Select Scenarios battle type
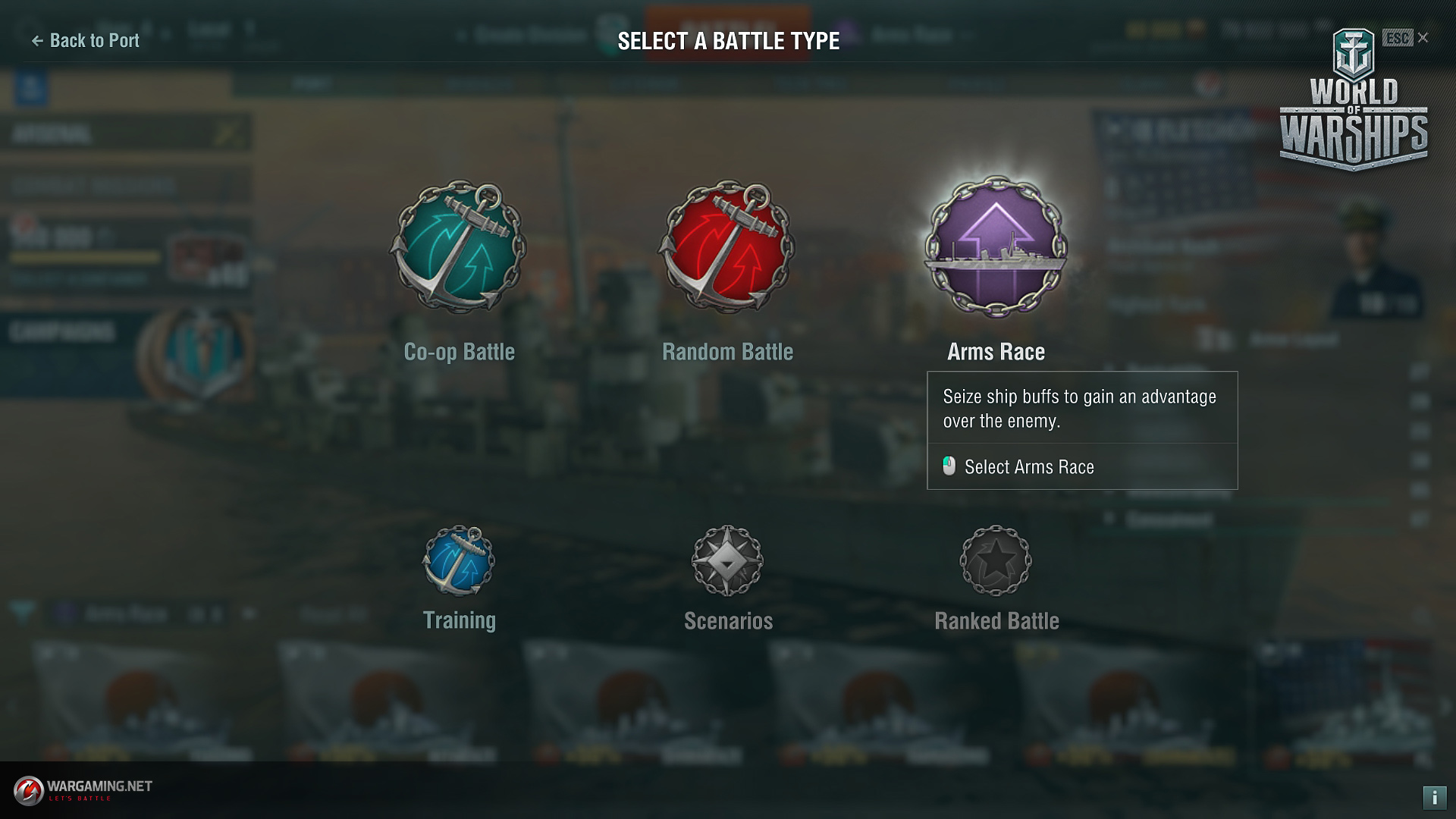Viewport: 1456px width, 819px height. click(x=727, y=562)
